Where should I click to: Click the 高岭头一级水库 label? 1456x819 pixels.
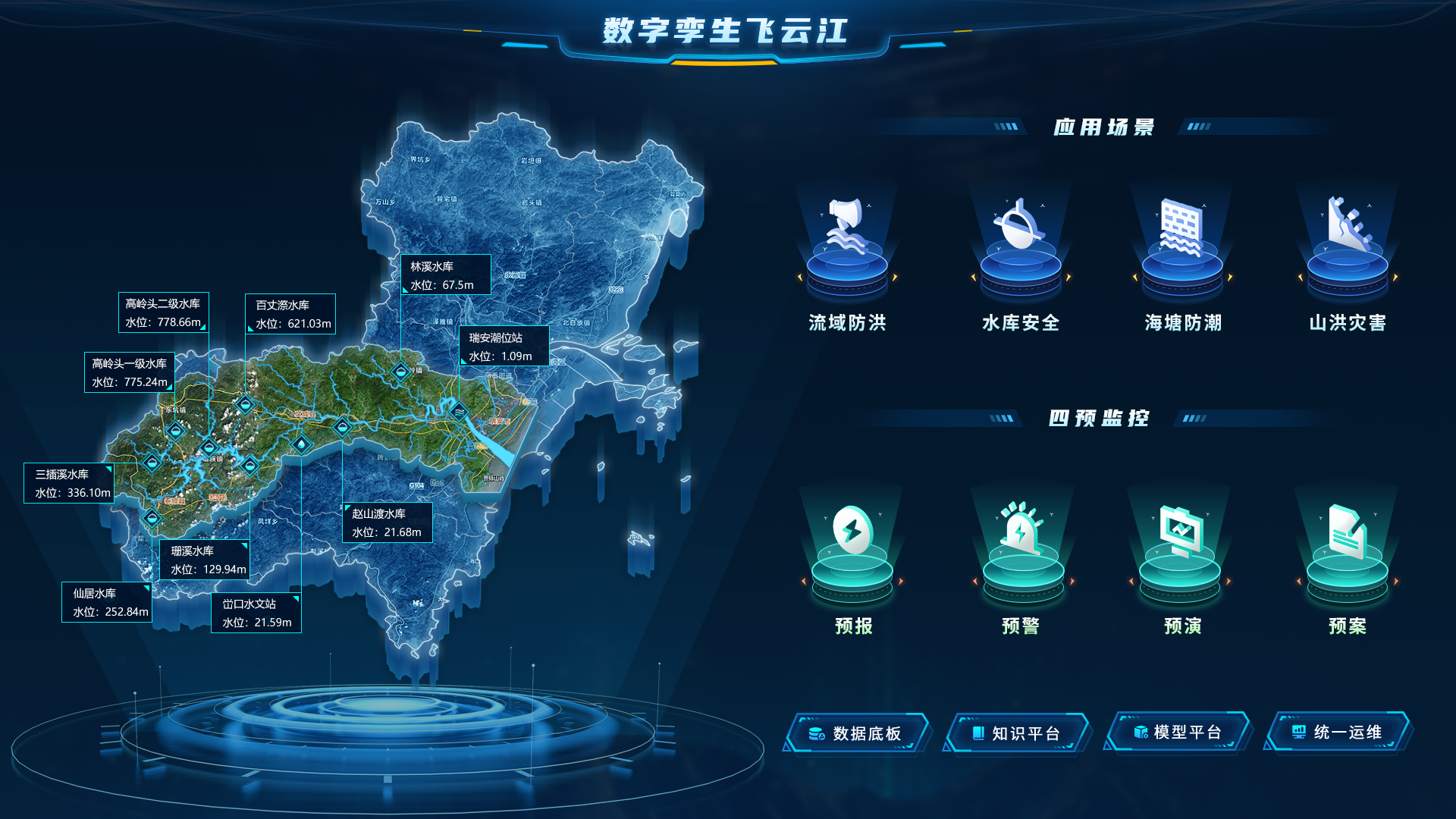point(130,372)
